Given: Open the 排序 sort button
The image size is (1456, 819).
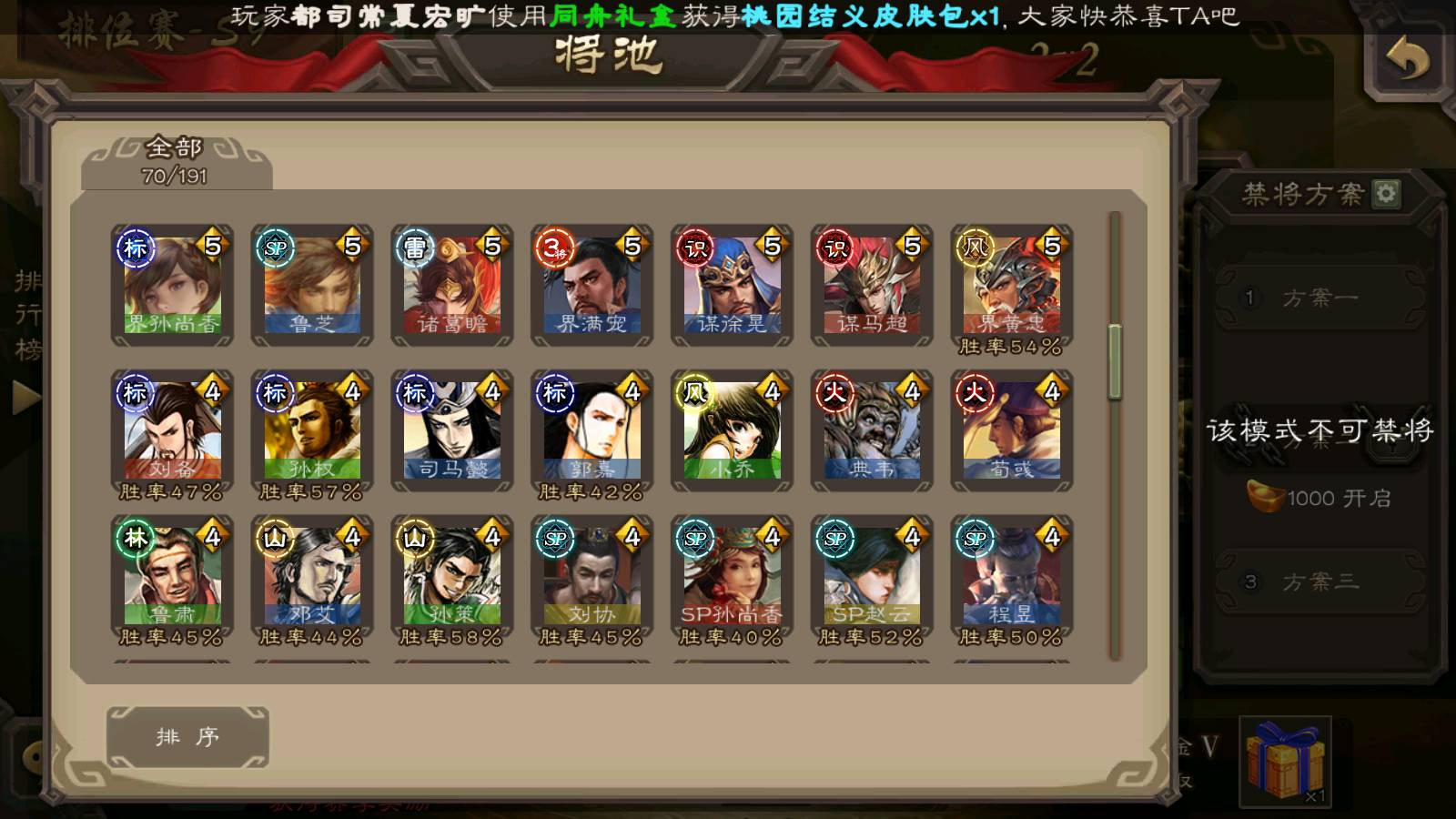Looking at the screenshot, I should (x=187, y=736).
